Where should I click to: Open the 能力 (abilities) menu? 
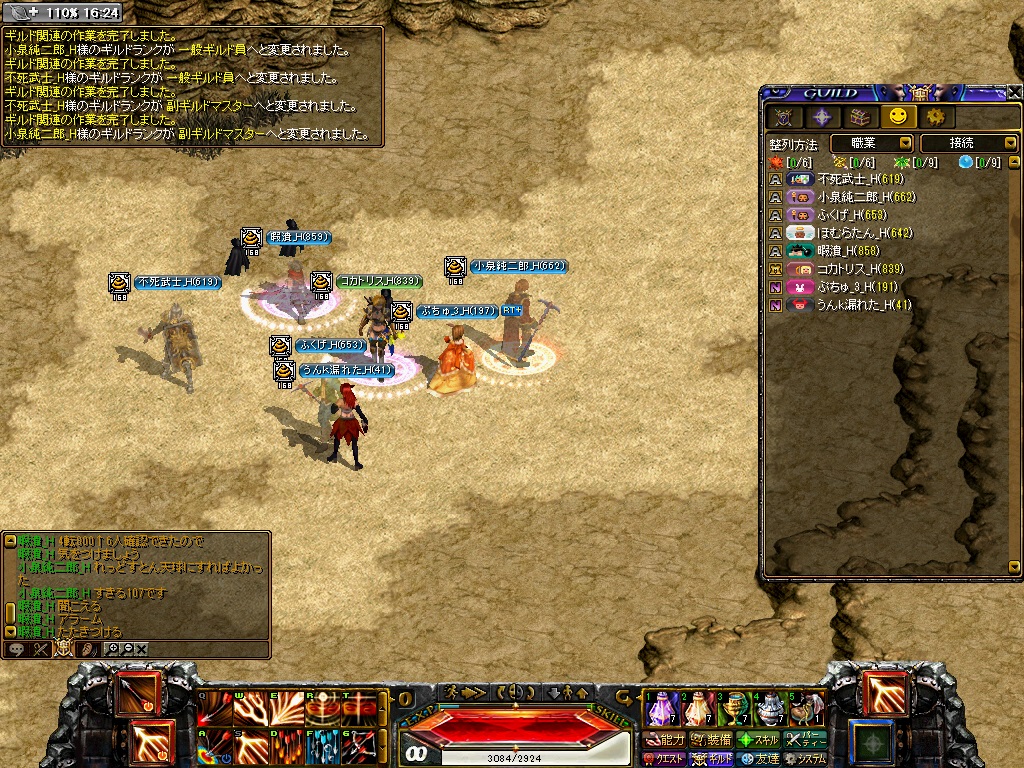pyautogui.click(x=665, y=740)
